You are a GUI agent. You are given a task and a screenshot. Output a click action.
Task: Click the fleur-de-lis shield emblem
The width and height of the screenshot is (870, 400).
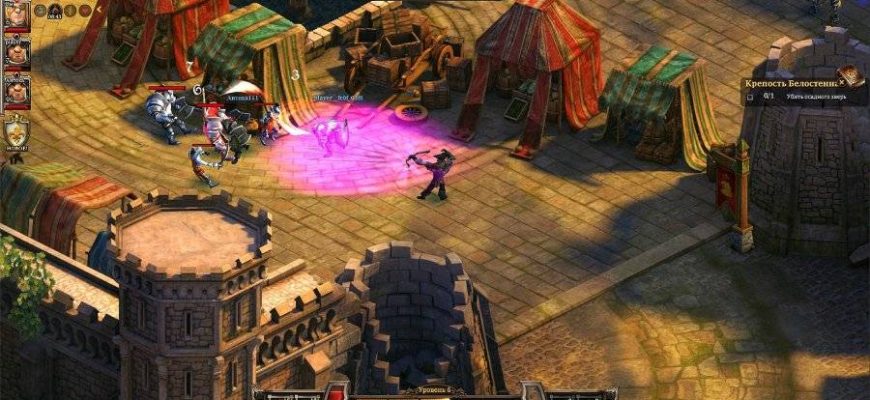(16, 131)
